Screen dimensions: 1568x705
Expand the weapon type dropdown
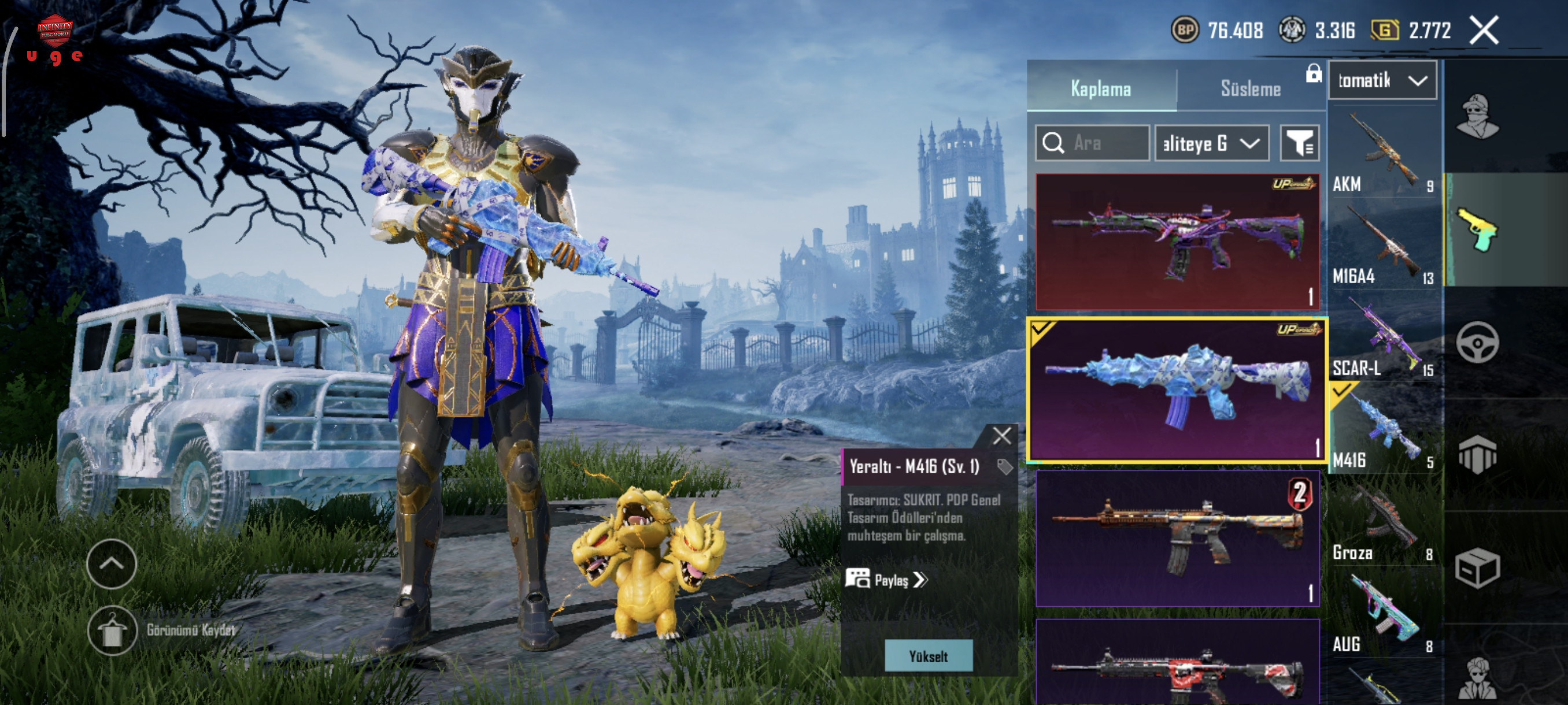(x=1382, y=80)
